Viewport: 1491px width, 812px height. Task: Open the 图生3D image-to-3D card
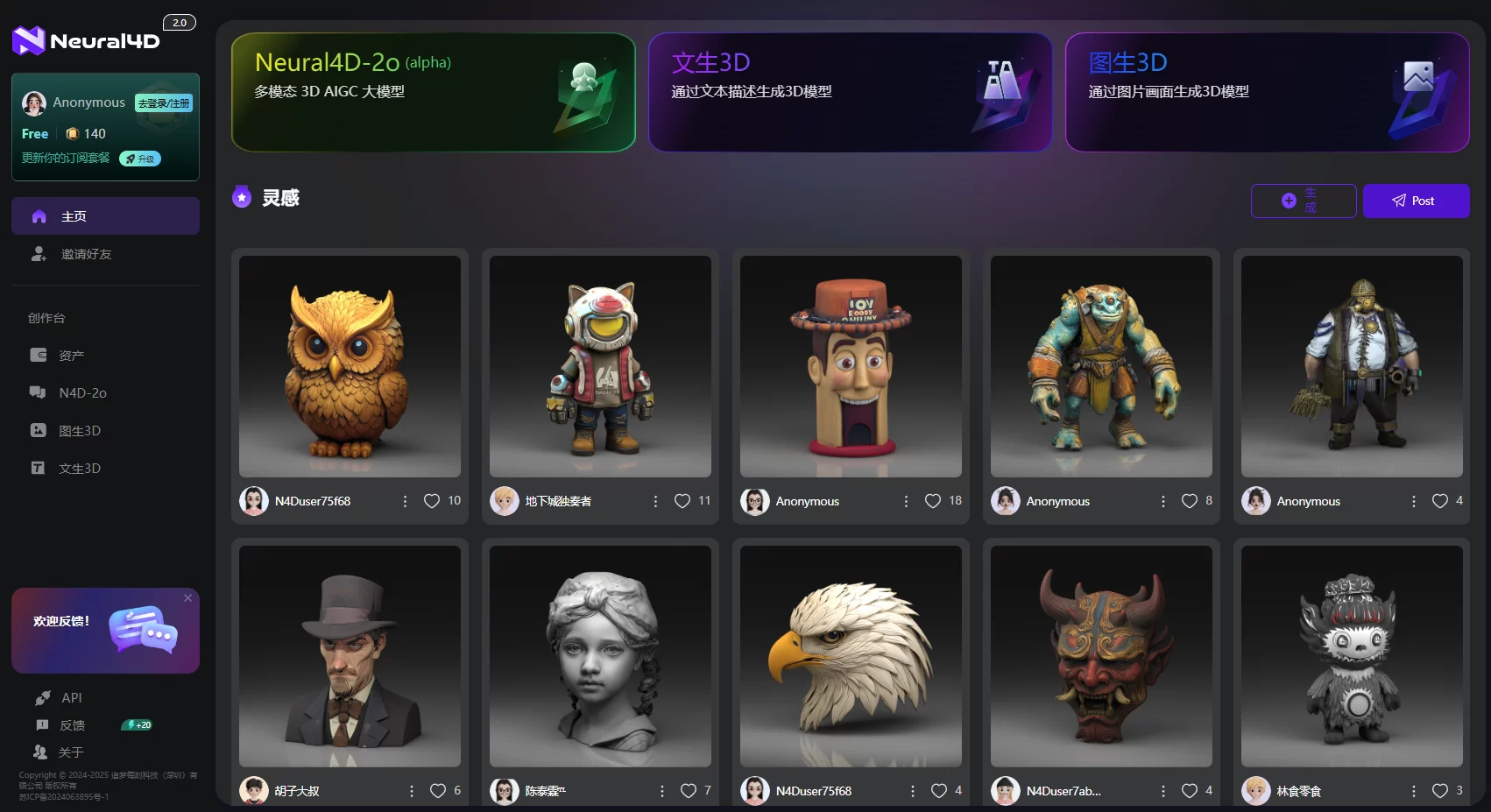pos(1267,92)
